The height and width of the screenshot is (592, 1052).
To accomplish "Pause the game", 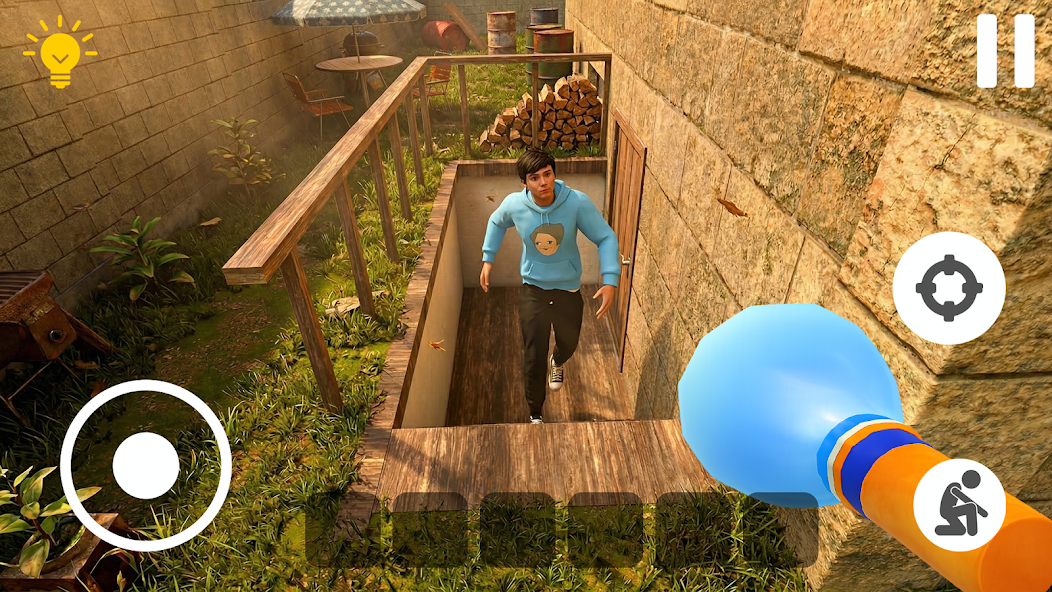I will [1005, 50].
